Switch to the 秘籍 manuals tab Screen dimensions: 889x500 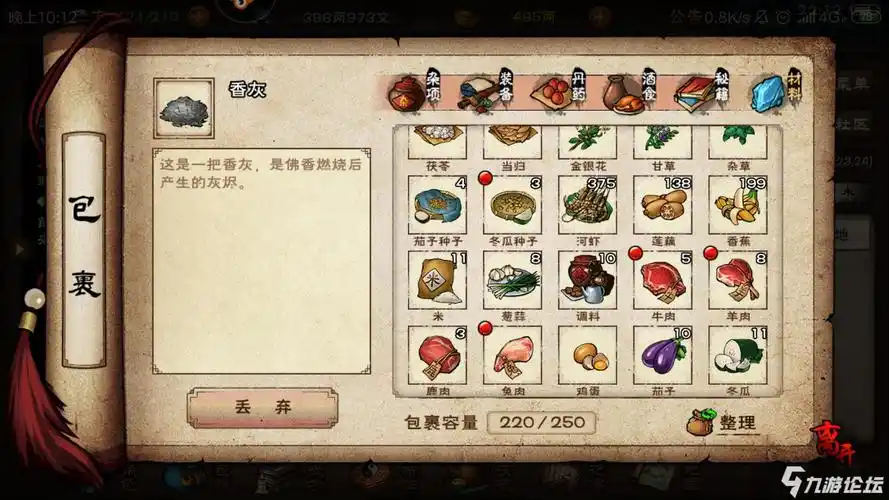click(701, 92)
